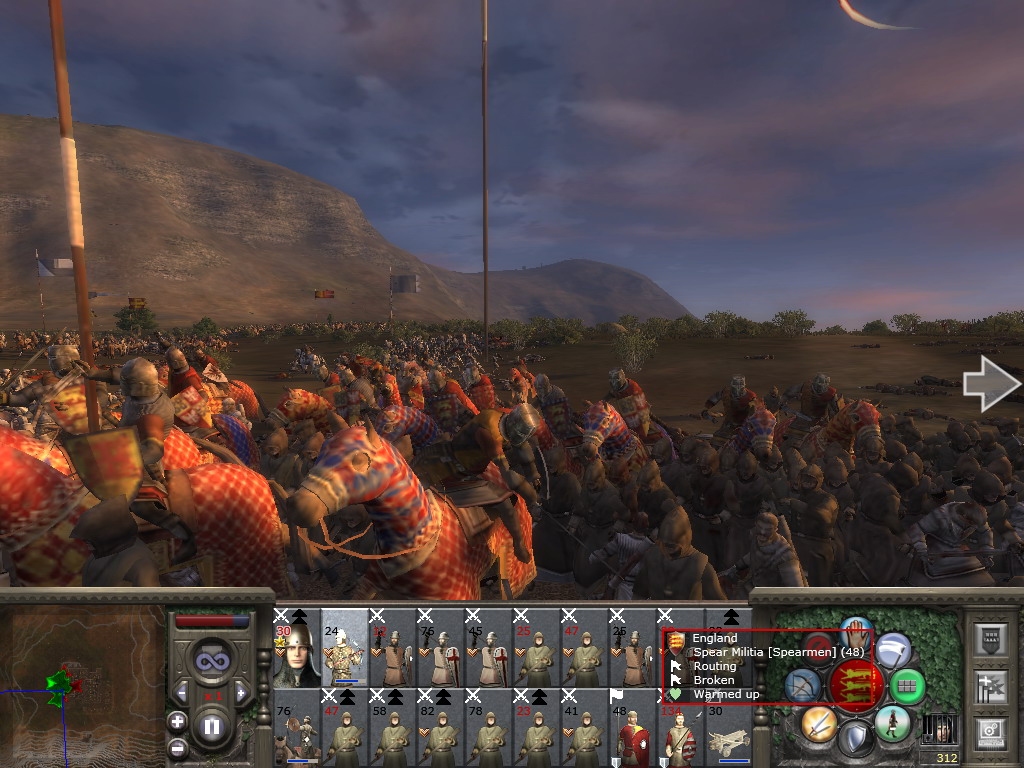
Task: Toggle the bow skirmish mode button
Action: click(x=803, y=686)
